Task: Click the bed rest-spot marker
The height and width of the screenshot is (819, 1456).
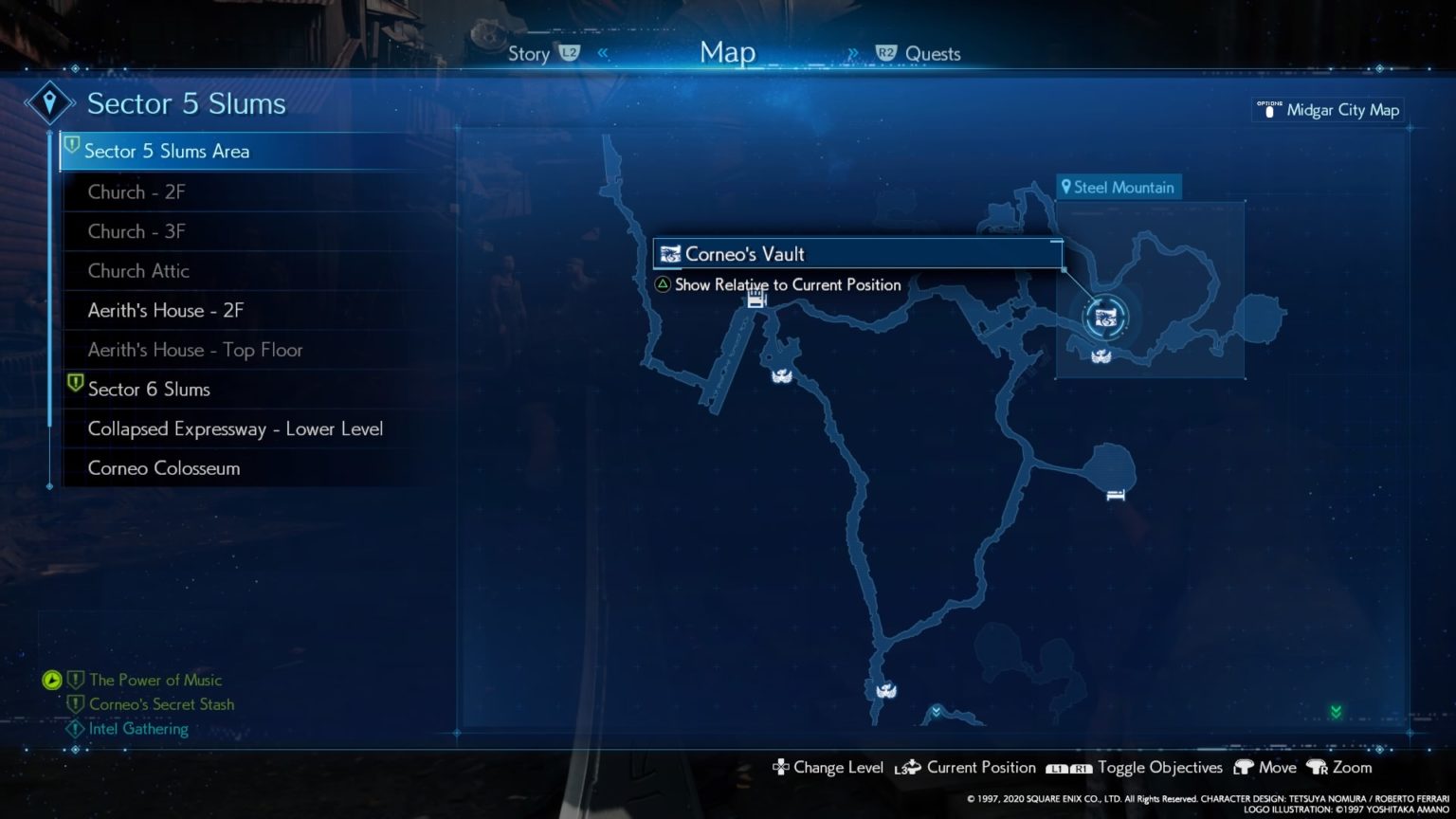Action: pos(1116,494)
